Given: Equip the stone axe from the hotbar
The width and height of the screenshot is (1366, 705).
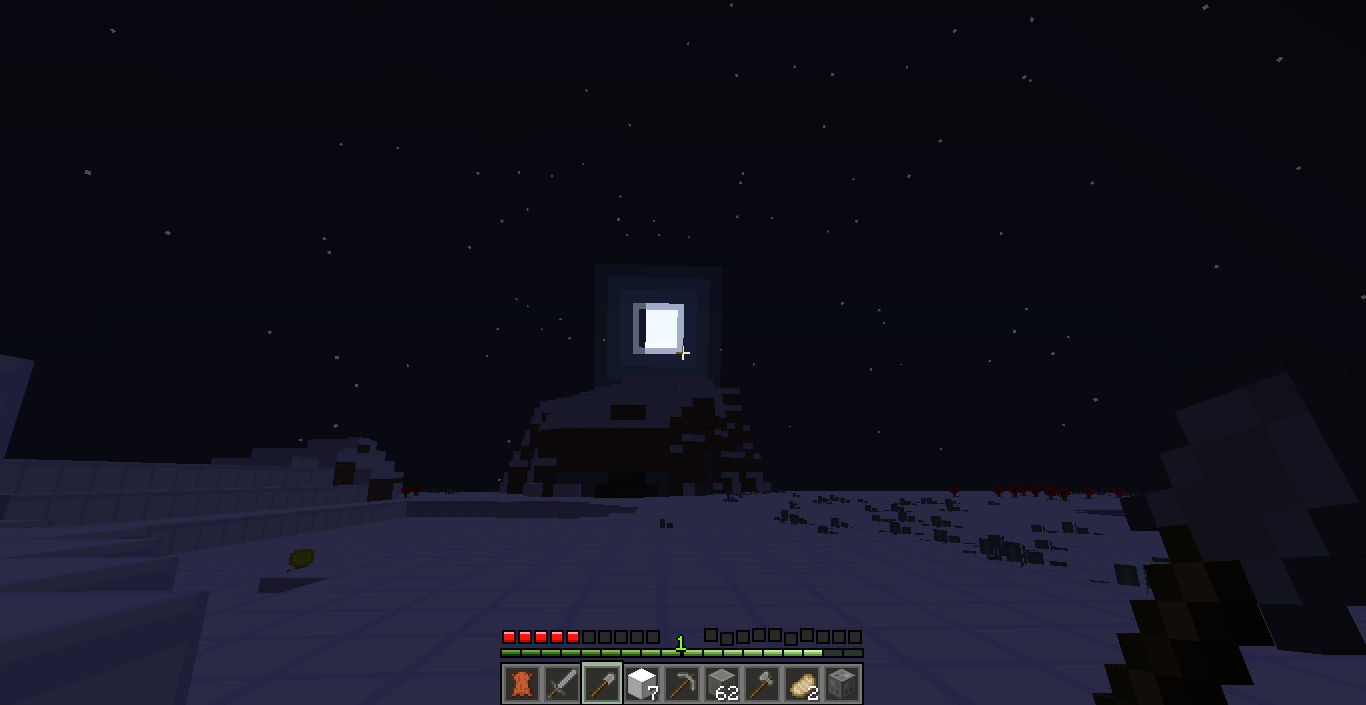Looking at the screenshot, I should coord(762,684).
